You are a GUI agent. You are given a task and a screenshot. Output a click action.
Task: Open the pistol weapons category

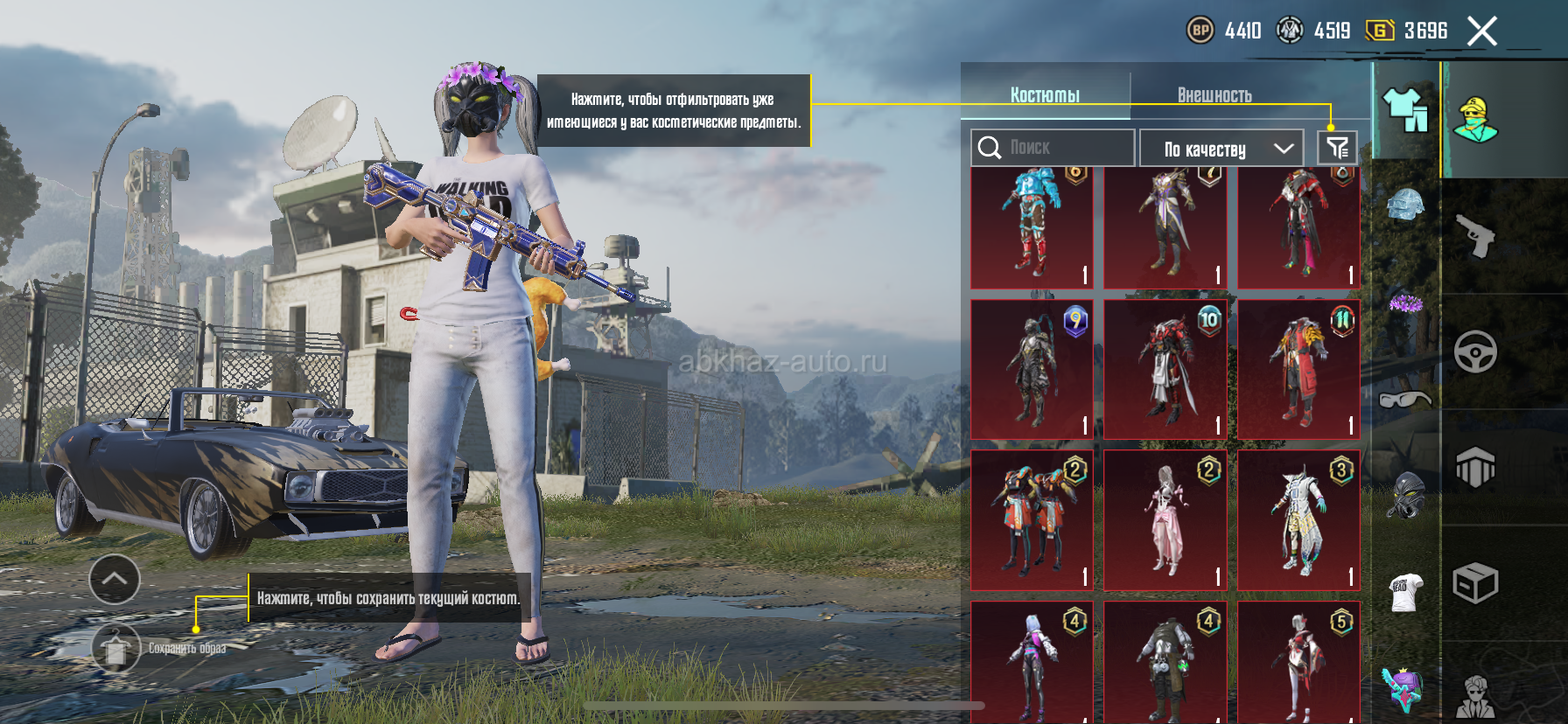(1475, 236)
